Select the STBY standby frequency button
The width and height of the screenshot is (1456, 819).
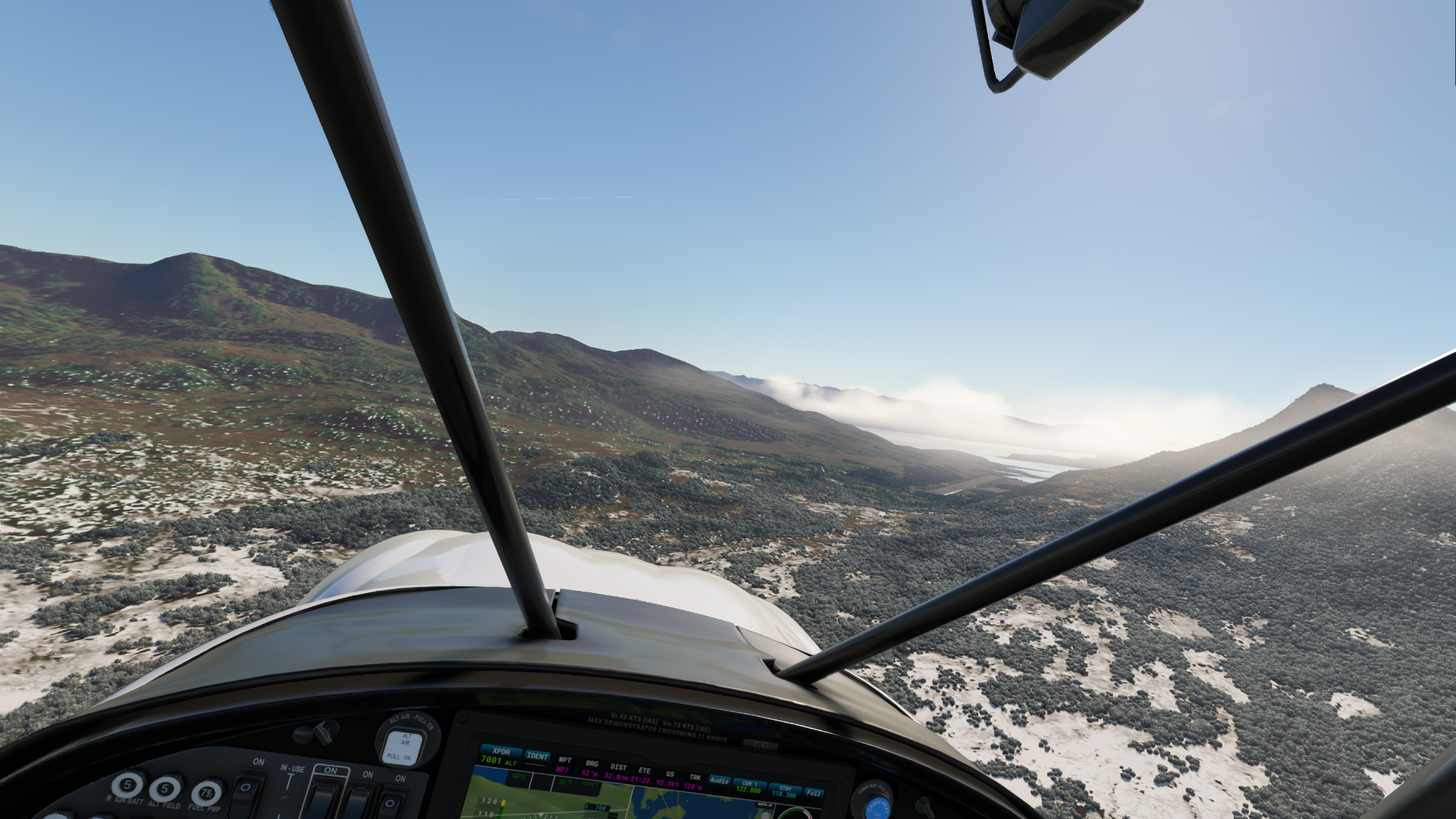786,792
